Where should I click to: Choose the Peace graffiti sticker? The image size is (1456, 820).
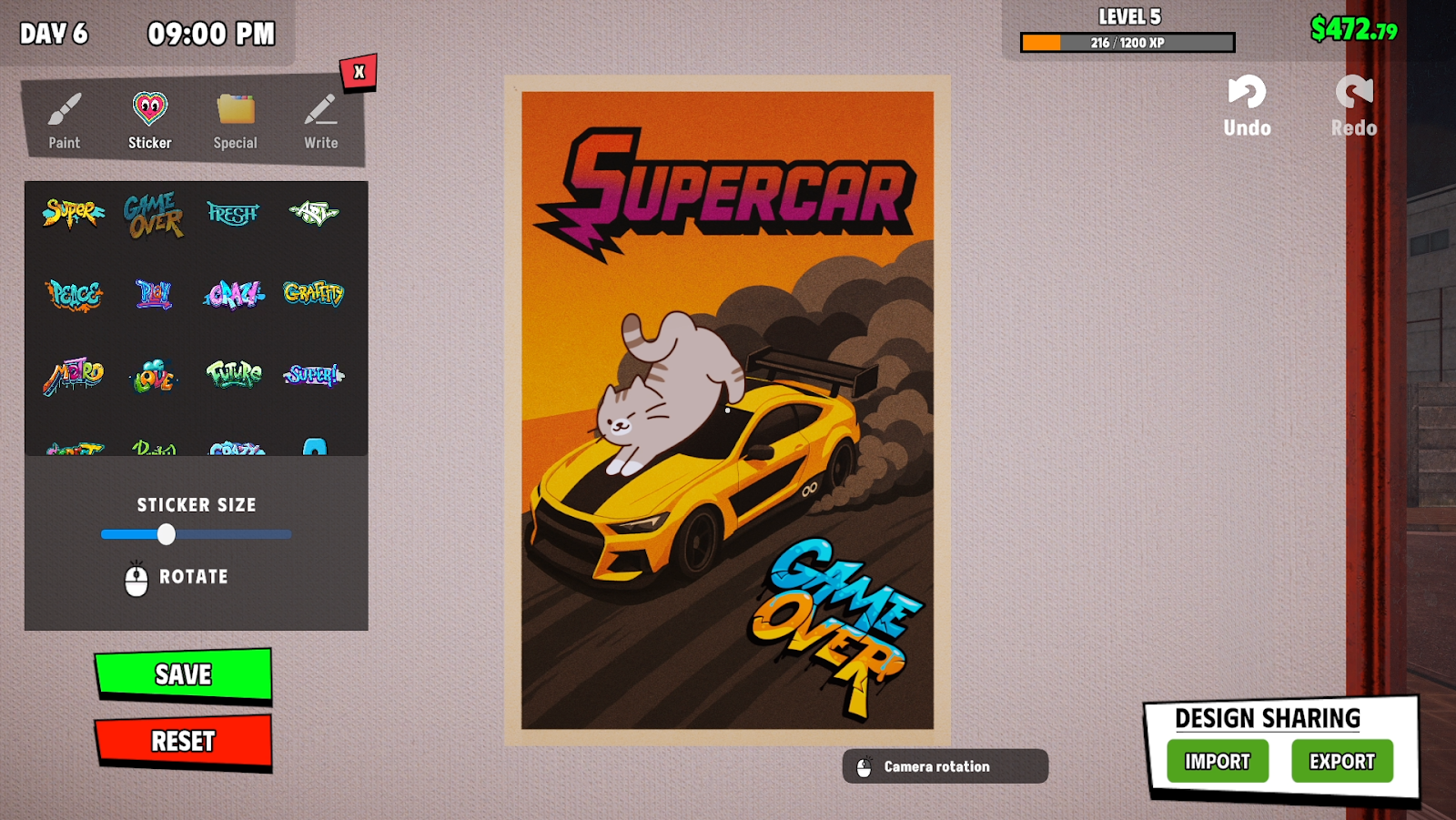point(74,294)
